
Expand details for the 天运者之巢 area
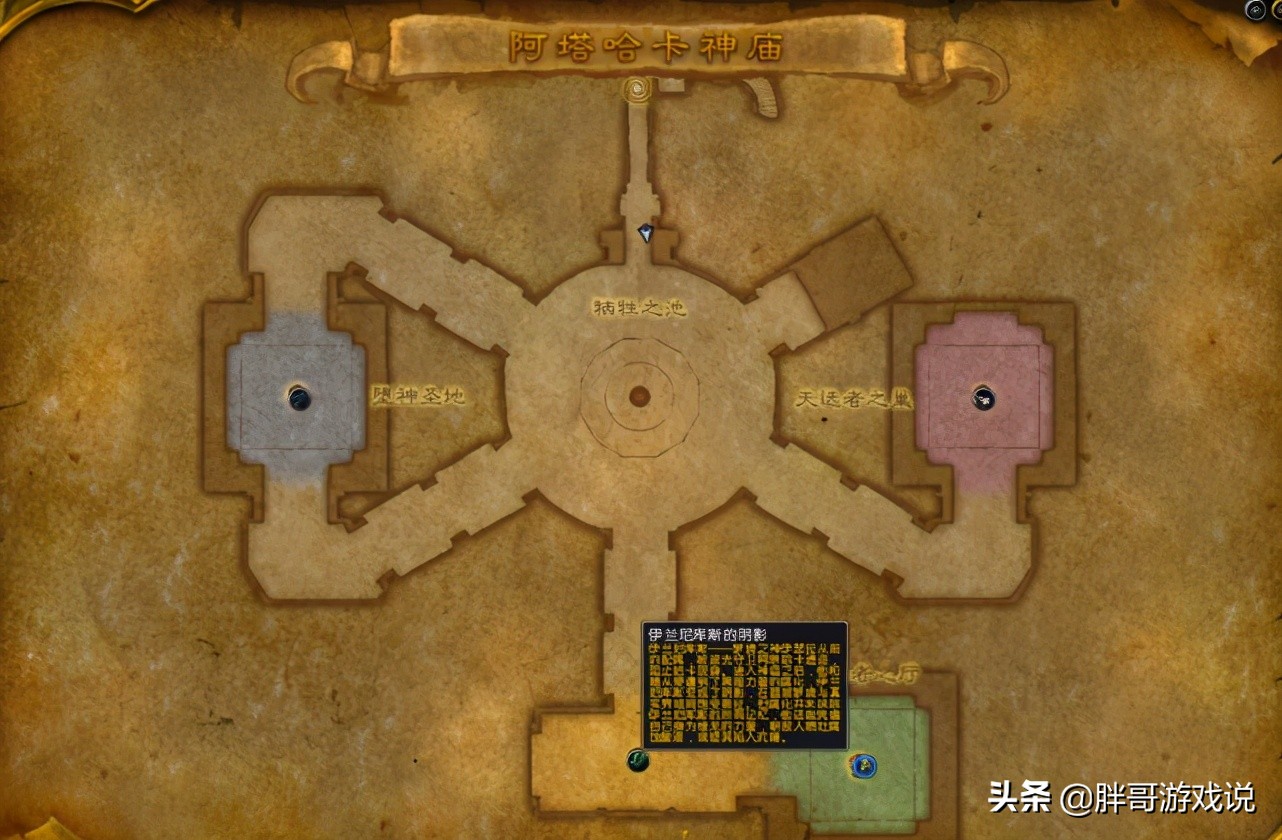pos(851,396)
